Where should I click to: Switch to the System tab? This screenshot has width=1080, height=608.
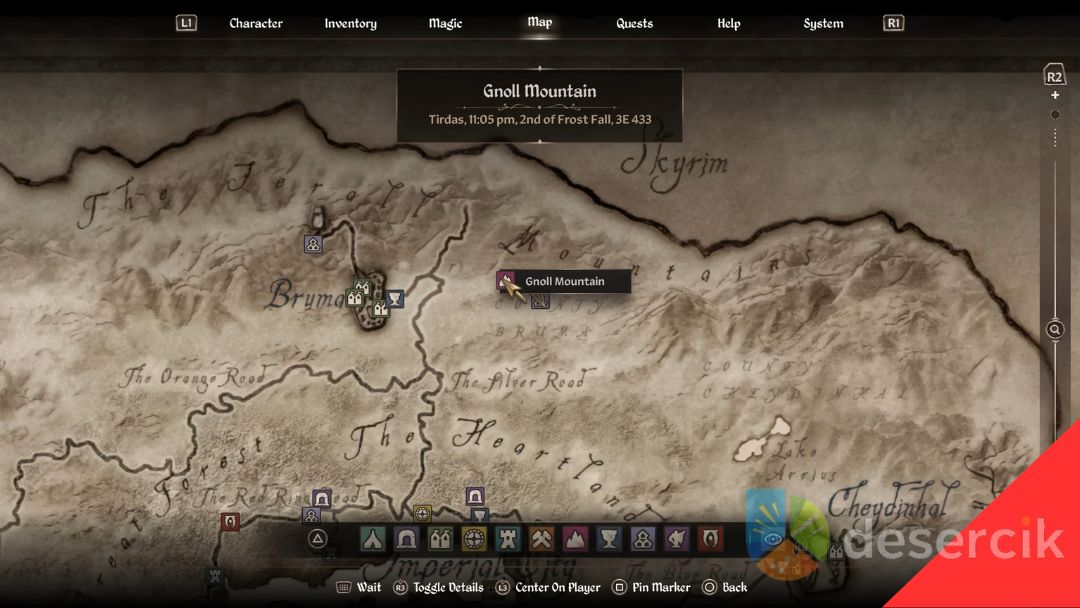[823, 23]
